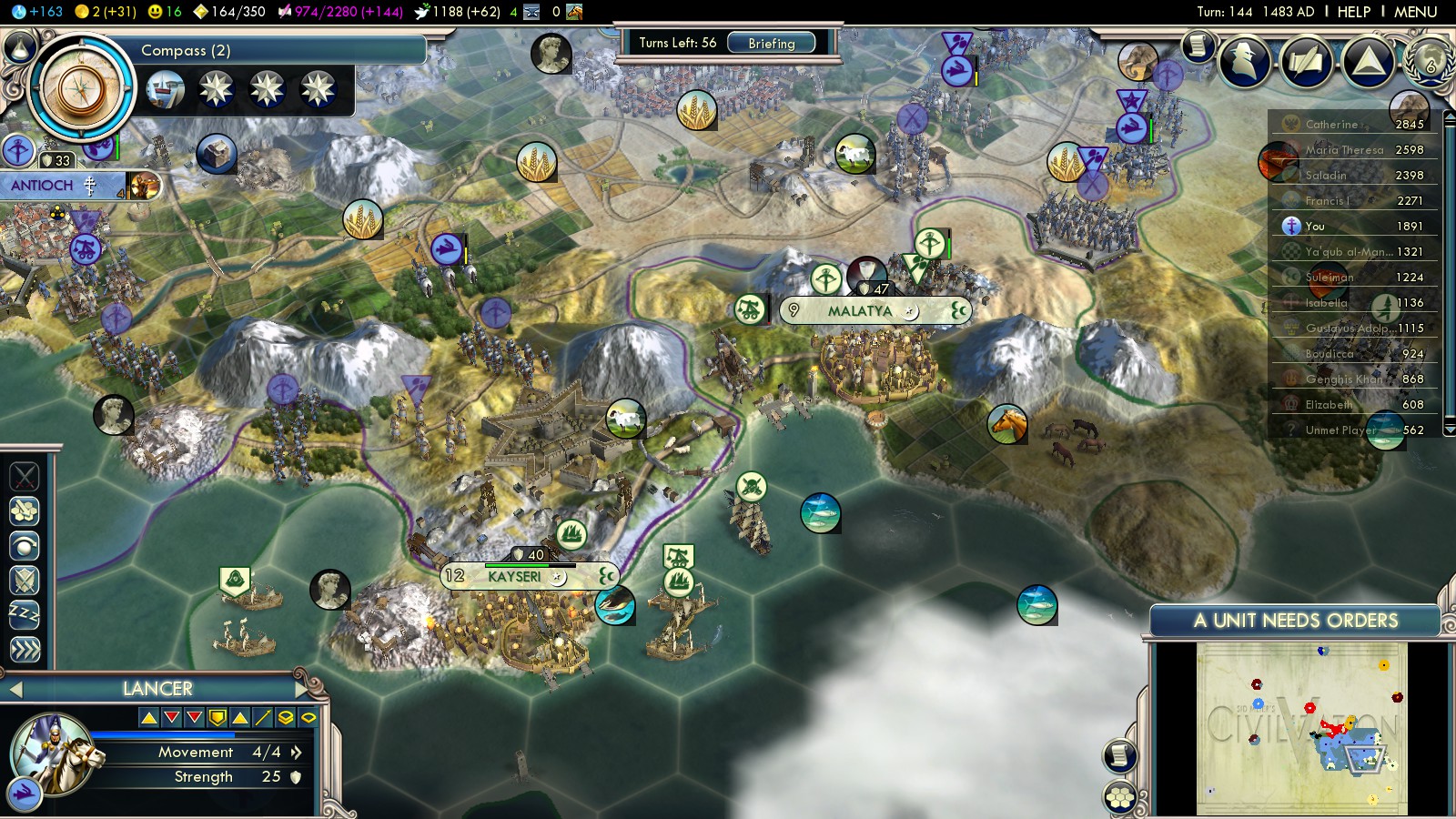
Task: Open the Malatya city banner
Action: tap(860, 311)
